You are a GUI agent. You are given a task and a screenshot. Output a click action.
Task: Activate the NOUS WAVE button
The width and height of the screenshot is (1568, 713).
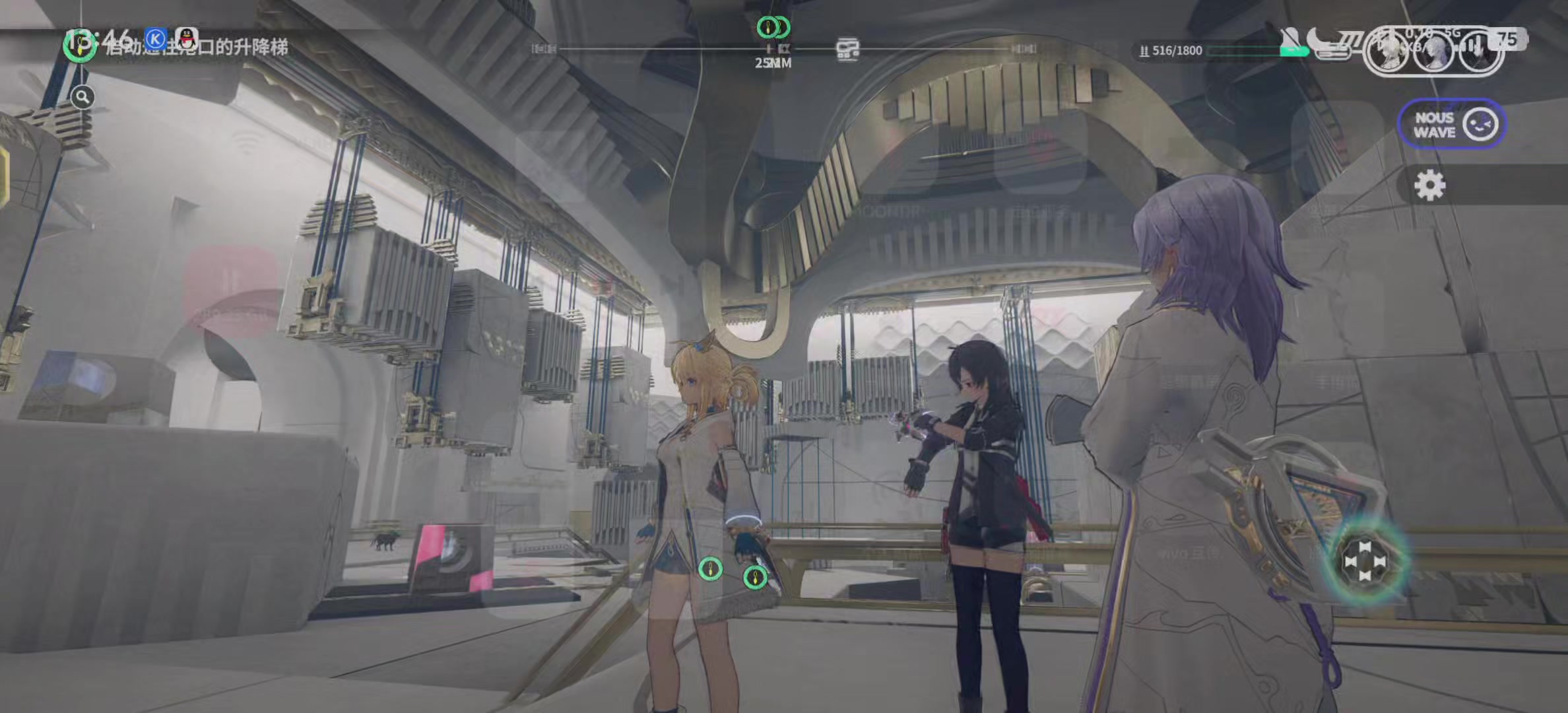click(1451, 124)
